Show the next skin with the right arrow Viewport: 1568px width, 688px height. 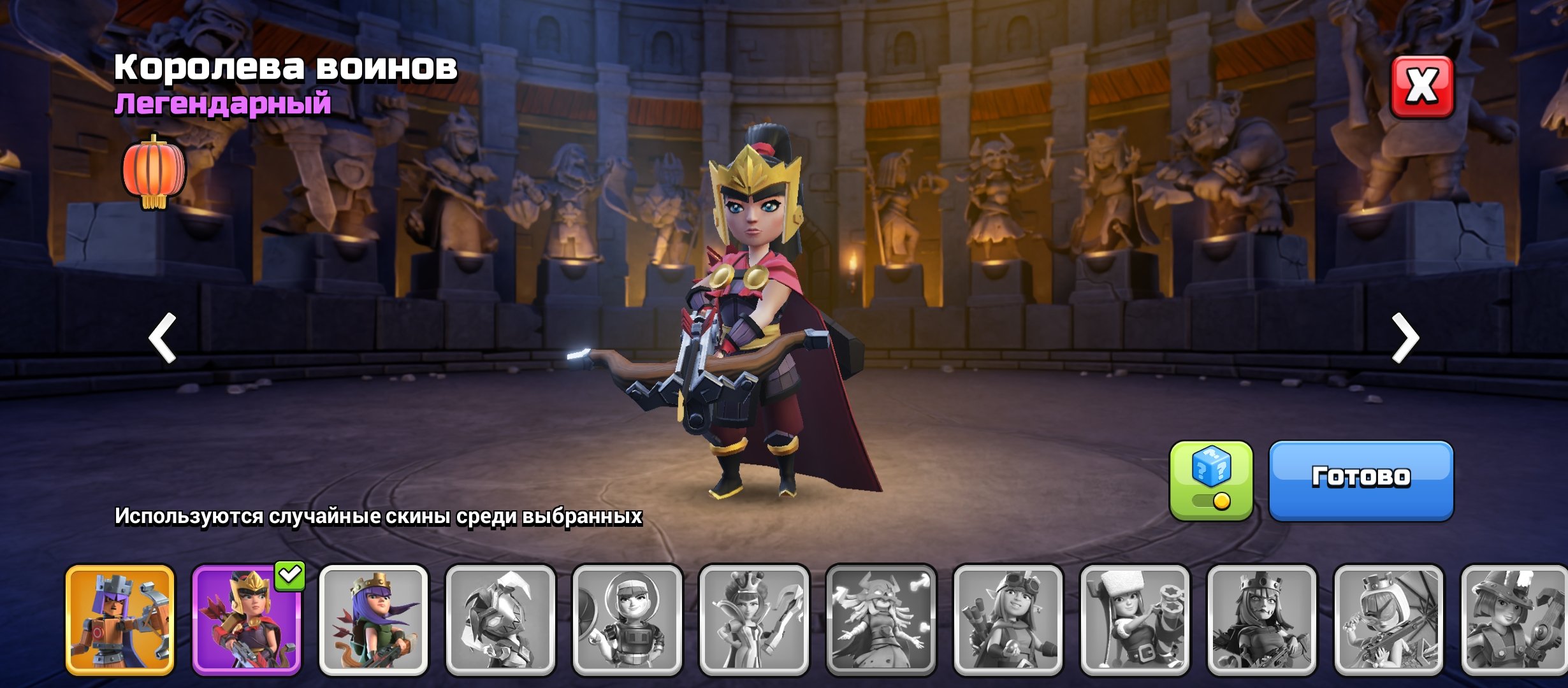(x=1405, y=338)
